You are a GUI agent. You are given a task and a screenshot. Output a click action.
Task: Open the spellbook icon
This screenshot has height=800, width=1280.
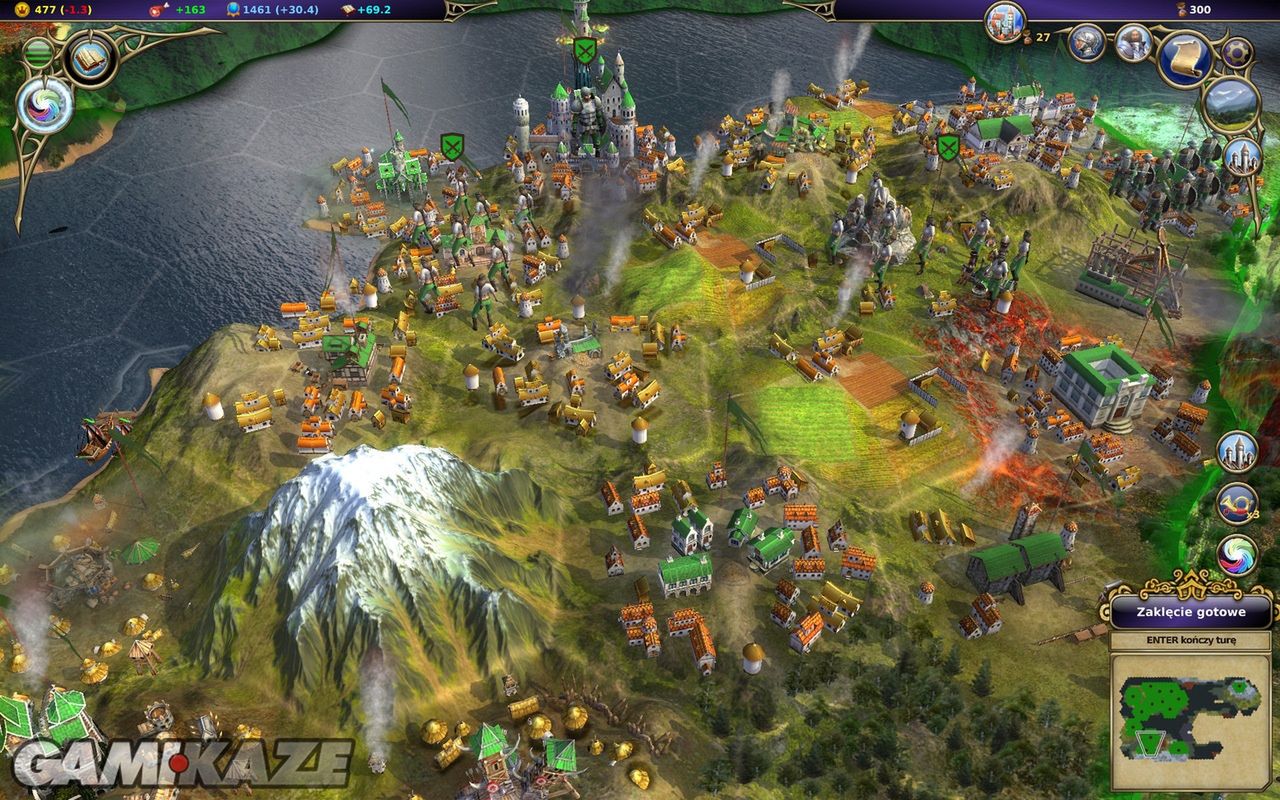(91, 58)
